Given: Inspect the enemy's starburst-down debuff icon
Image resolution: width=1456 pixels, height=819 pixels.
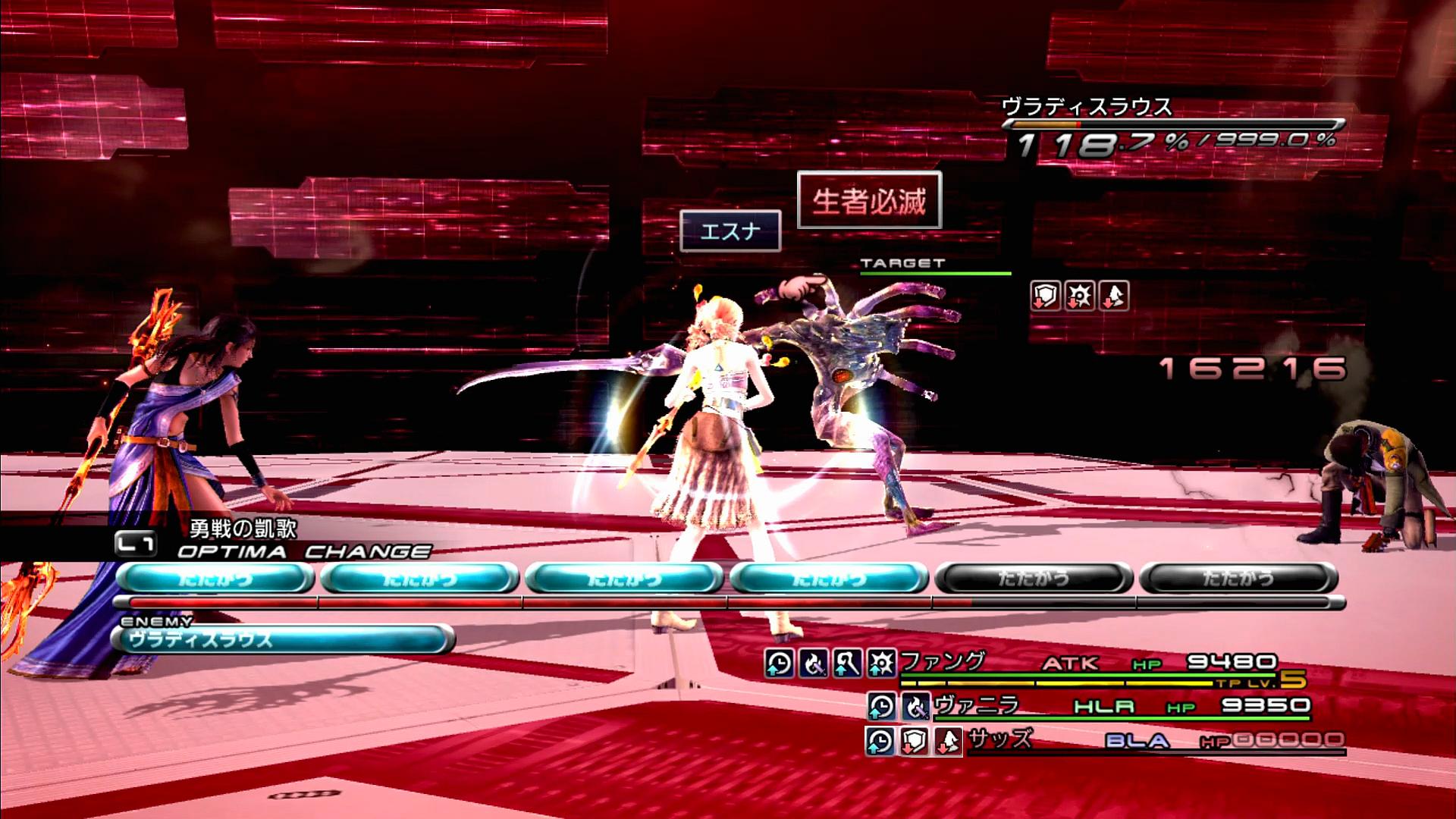Looking at the screenshot, I should 1079,296.
